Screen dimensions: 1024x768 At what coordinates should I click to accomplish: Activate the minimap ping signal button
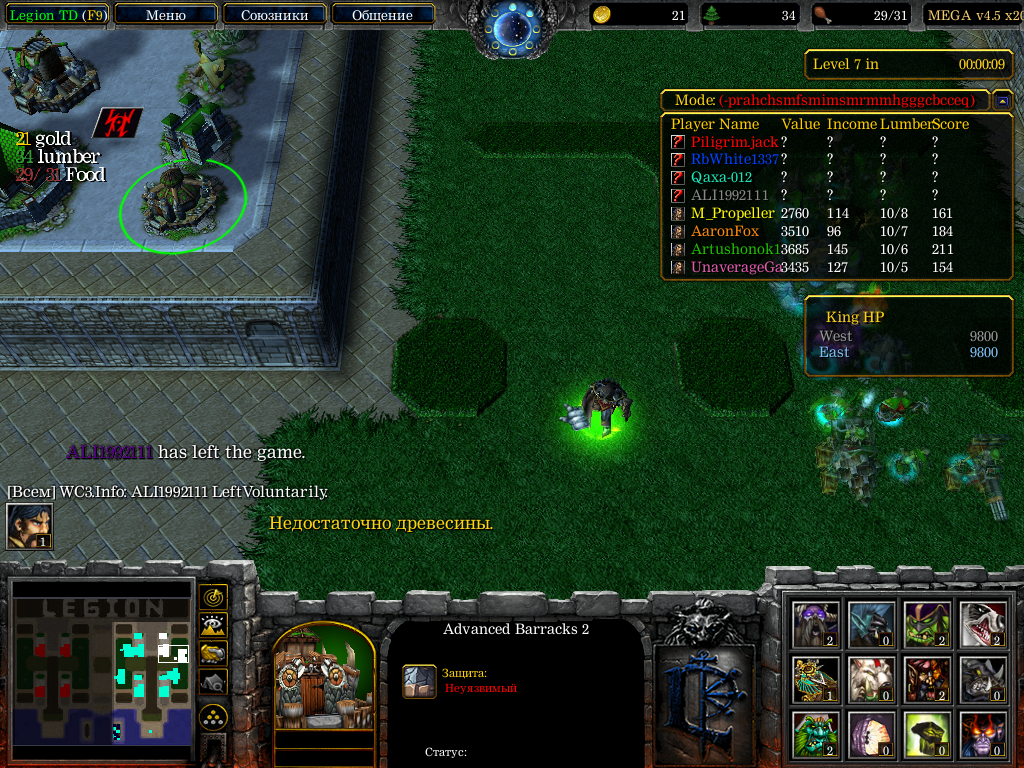[x=214, y=597]
